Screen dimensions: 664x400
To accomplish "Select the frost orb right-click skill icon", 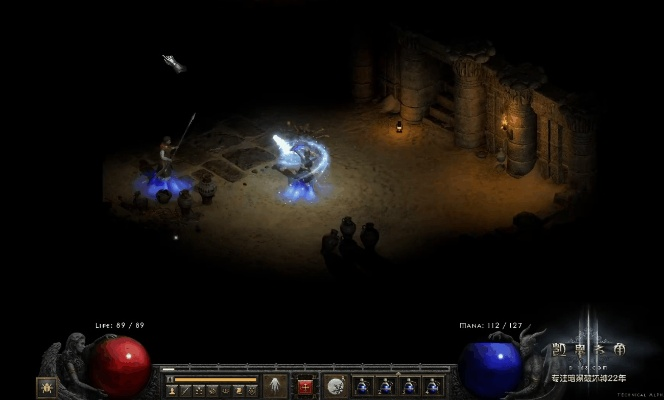I will click(x=336, y=385).
